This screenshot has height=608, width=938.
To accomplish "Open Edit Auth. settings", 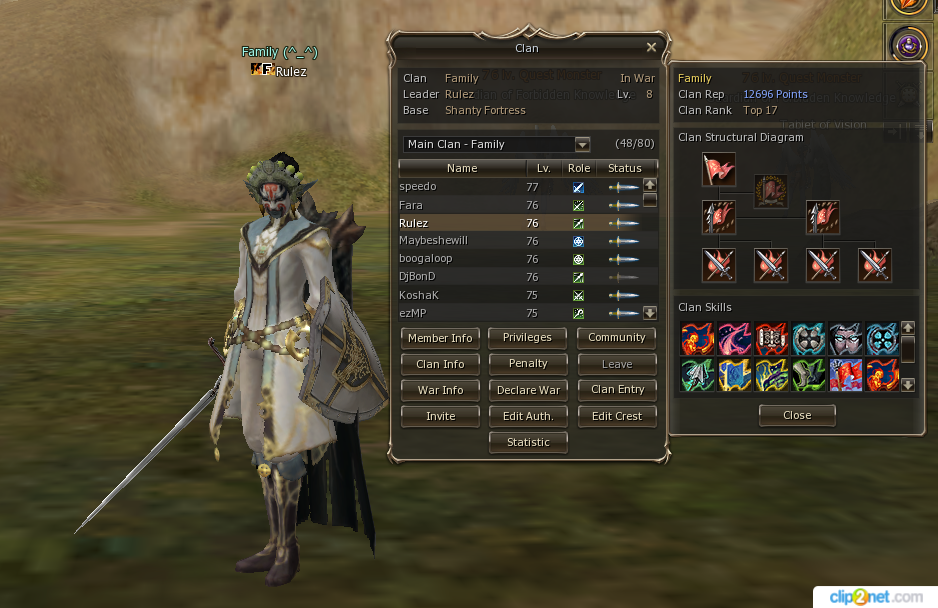I will (528, 416).
